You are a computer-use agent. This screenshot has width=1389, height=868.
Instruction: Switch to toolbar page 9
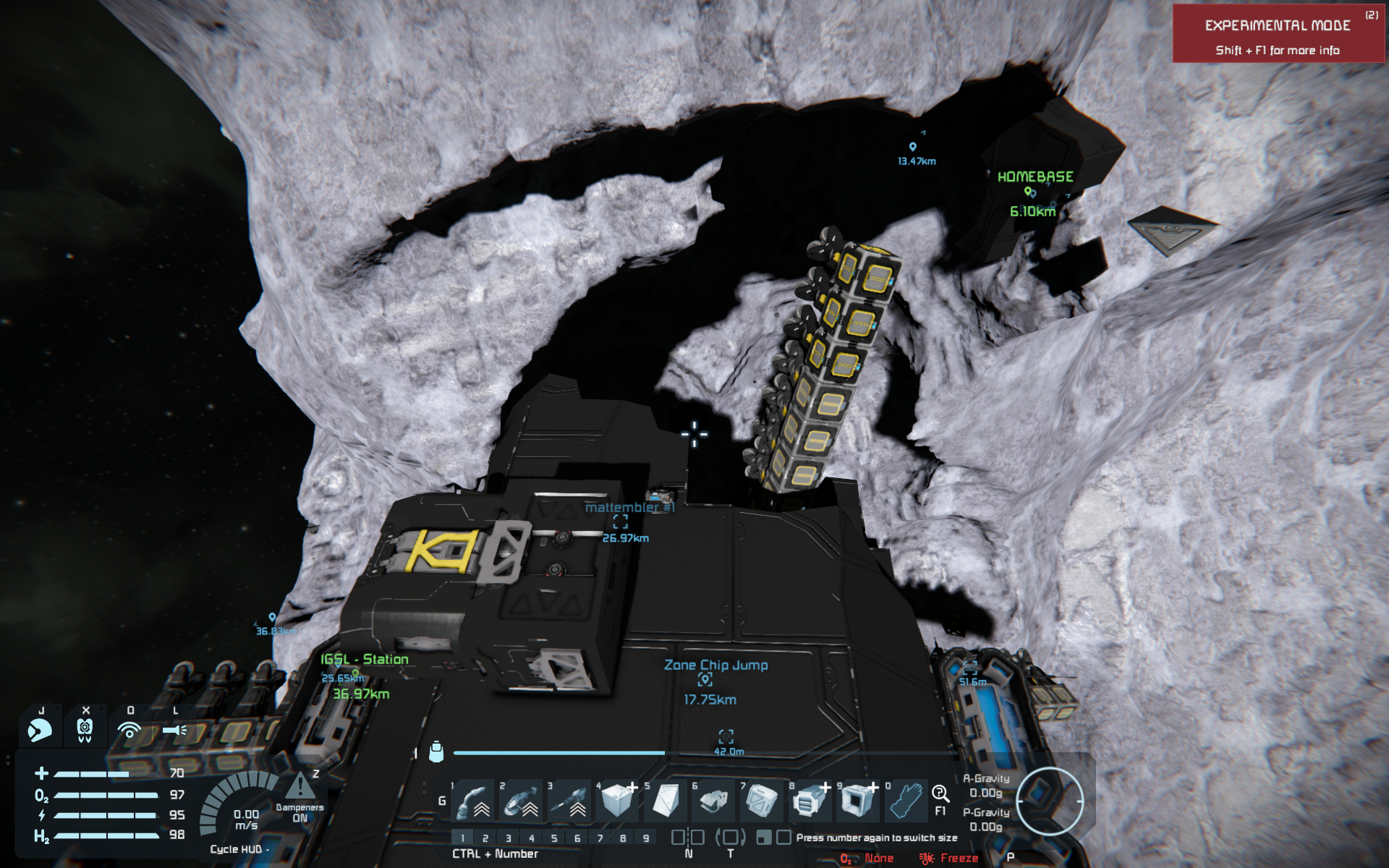[x=646, y=838]
